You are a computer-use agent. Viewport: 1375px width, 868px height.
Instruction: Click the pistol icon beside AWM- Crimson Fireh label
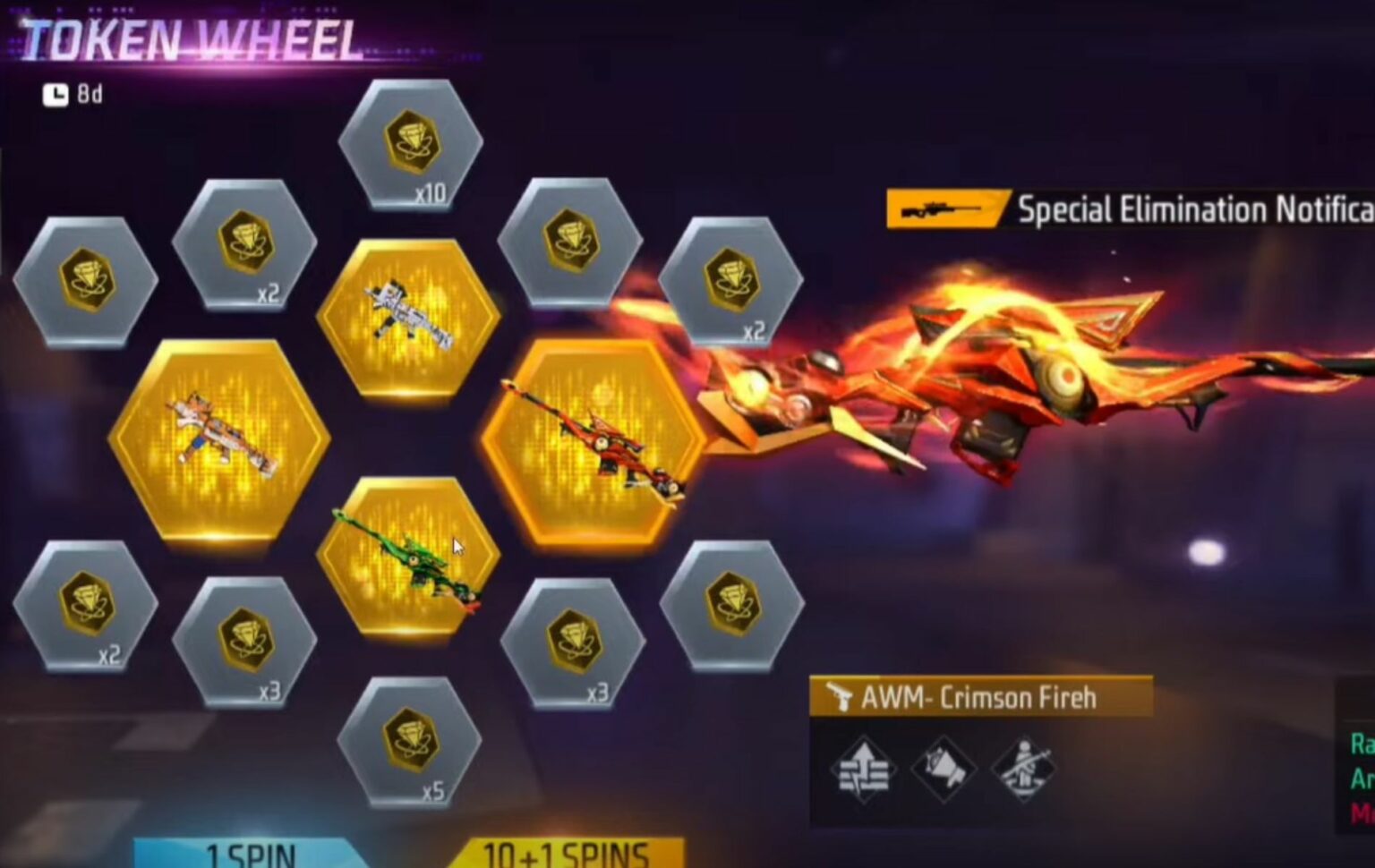(x=842, y=697)
